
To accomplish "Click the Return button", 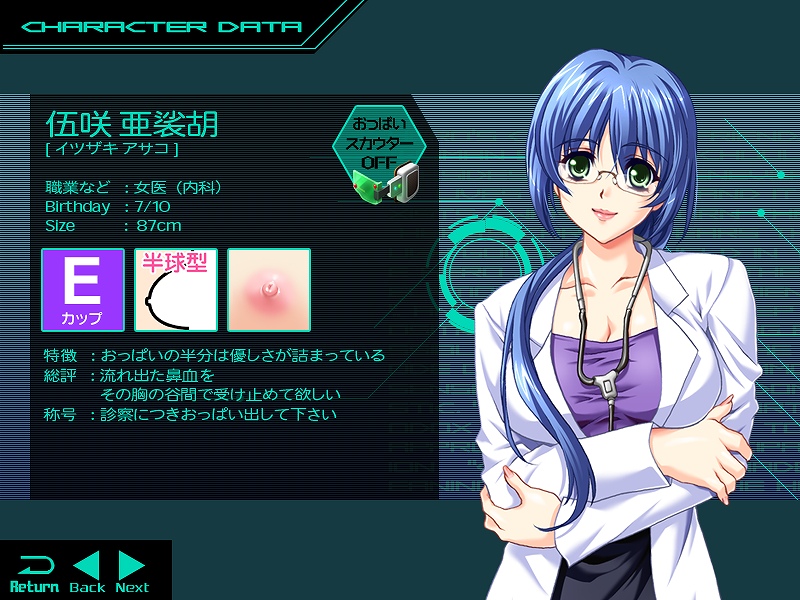I will tap(34, 572).
